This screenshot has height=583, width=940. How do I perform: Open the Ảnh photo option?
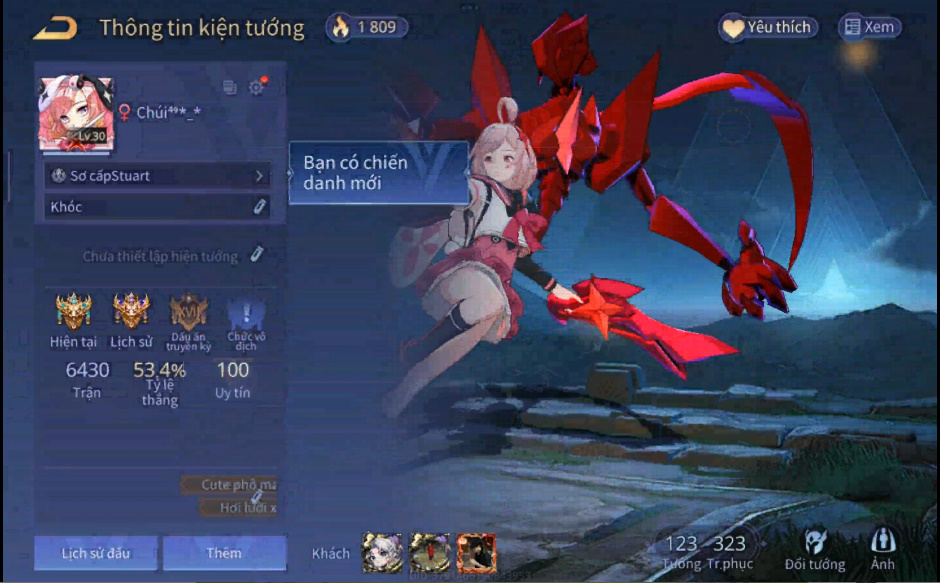[x=882, y=550]
